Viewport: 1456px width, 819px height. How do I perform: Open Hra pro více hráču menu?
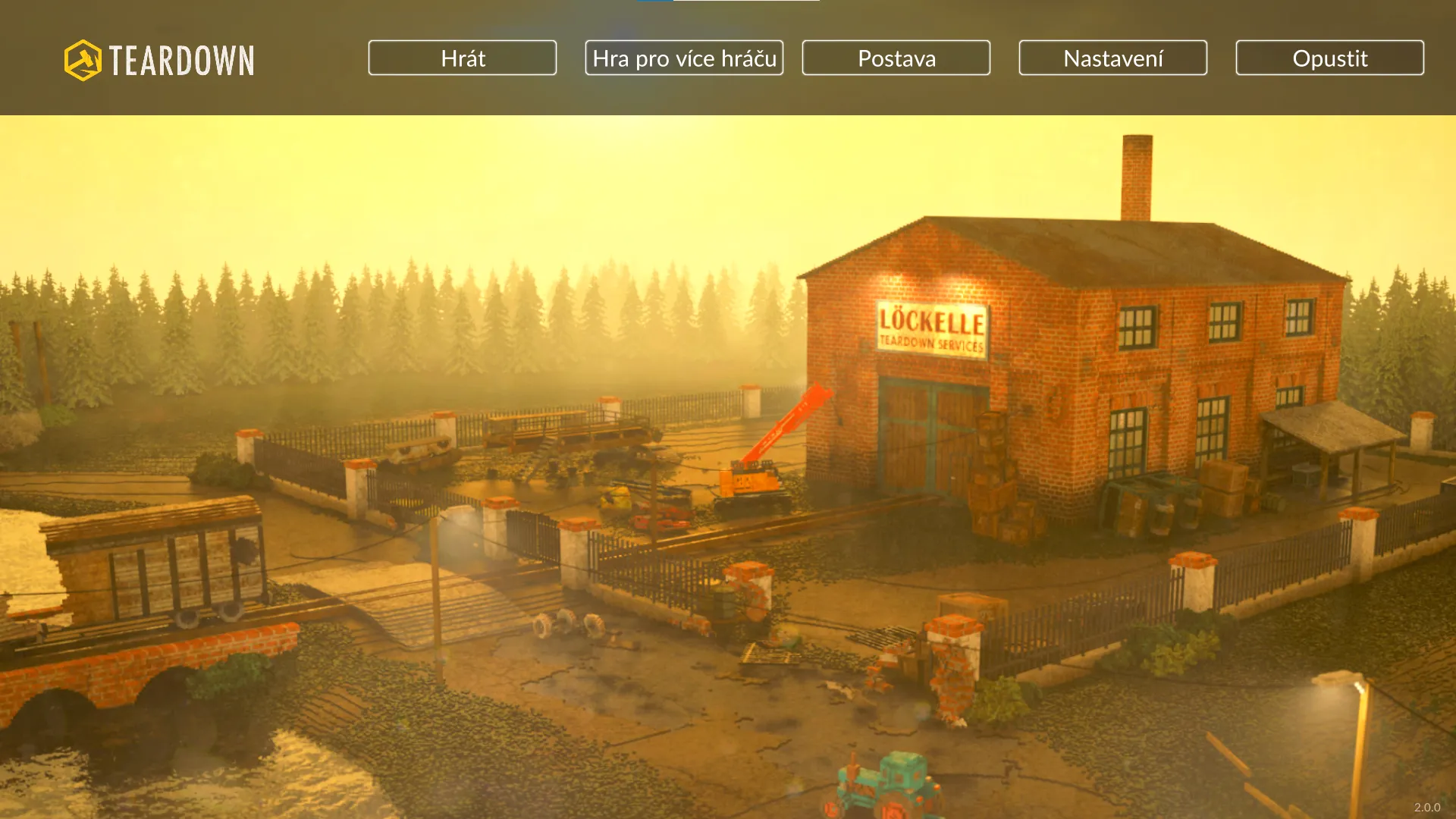coord(684,58)
